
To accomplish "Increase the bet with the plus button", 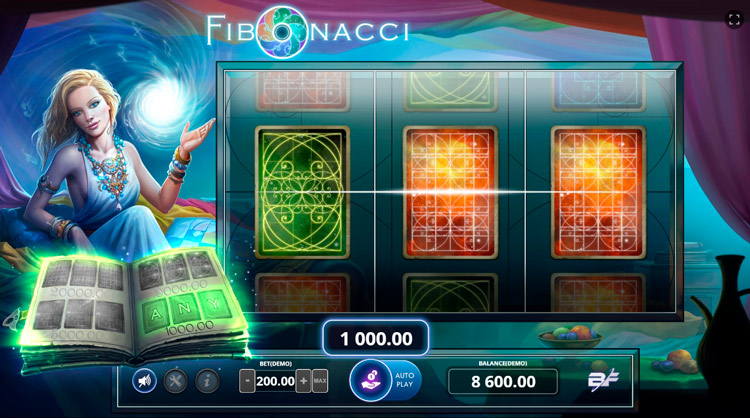I will tap(303, 381).
